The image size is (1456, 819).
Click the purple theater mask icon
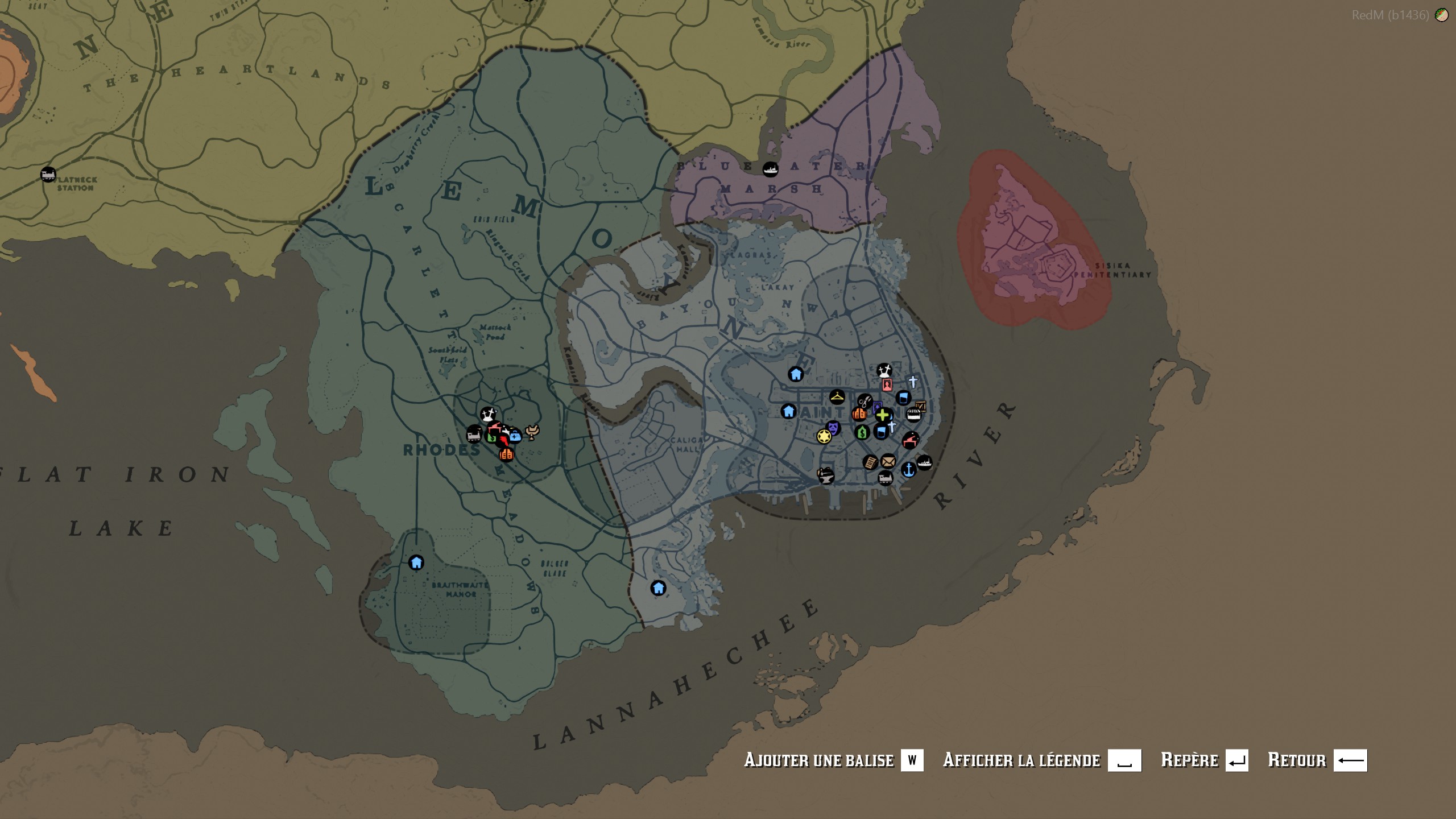pos(833,427)
